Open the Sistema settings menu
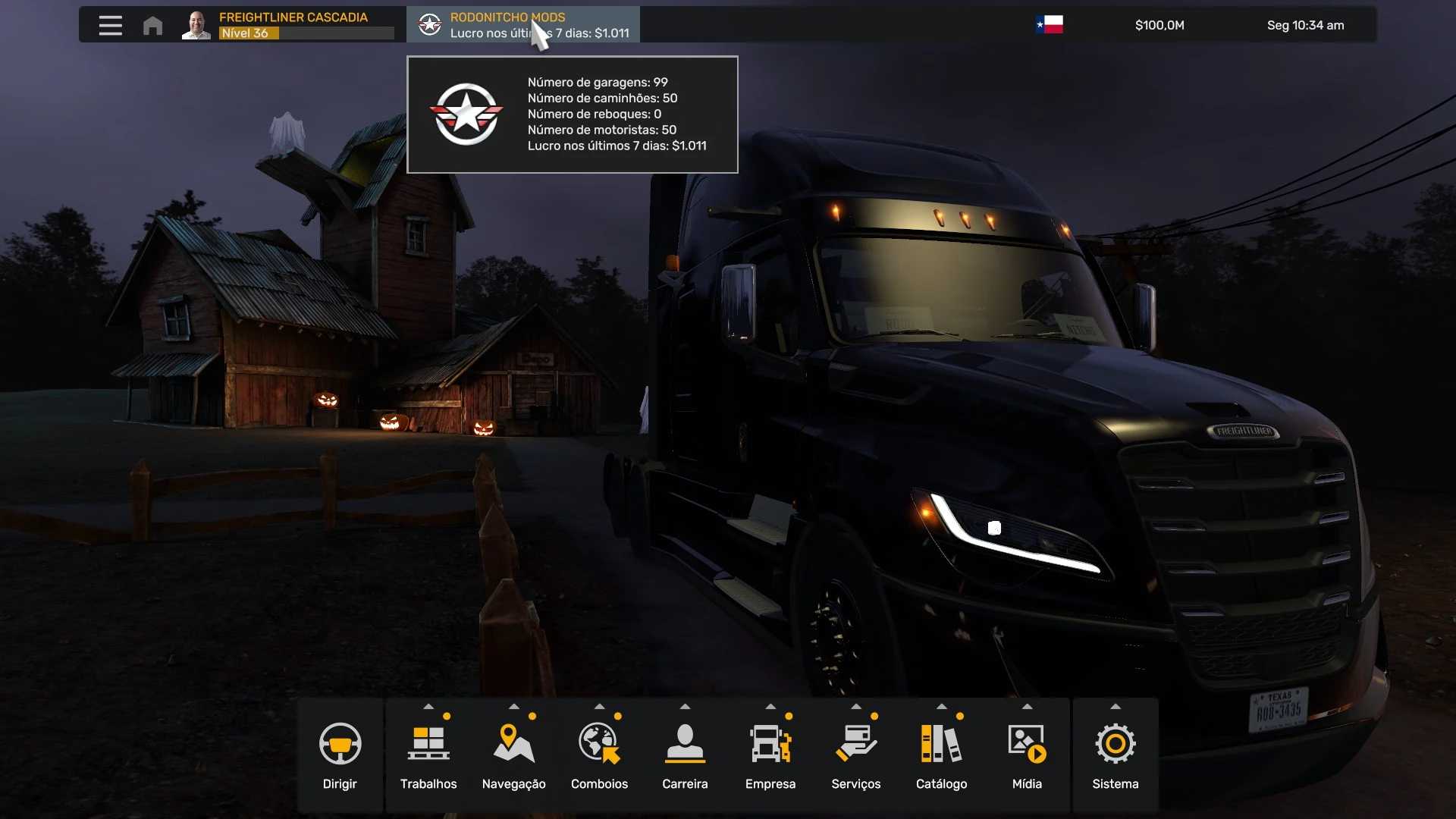The width and height of the screenshot is (1456, 819). click(1115, 755)
